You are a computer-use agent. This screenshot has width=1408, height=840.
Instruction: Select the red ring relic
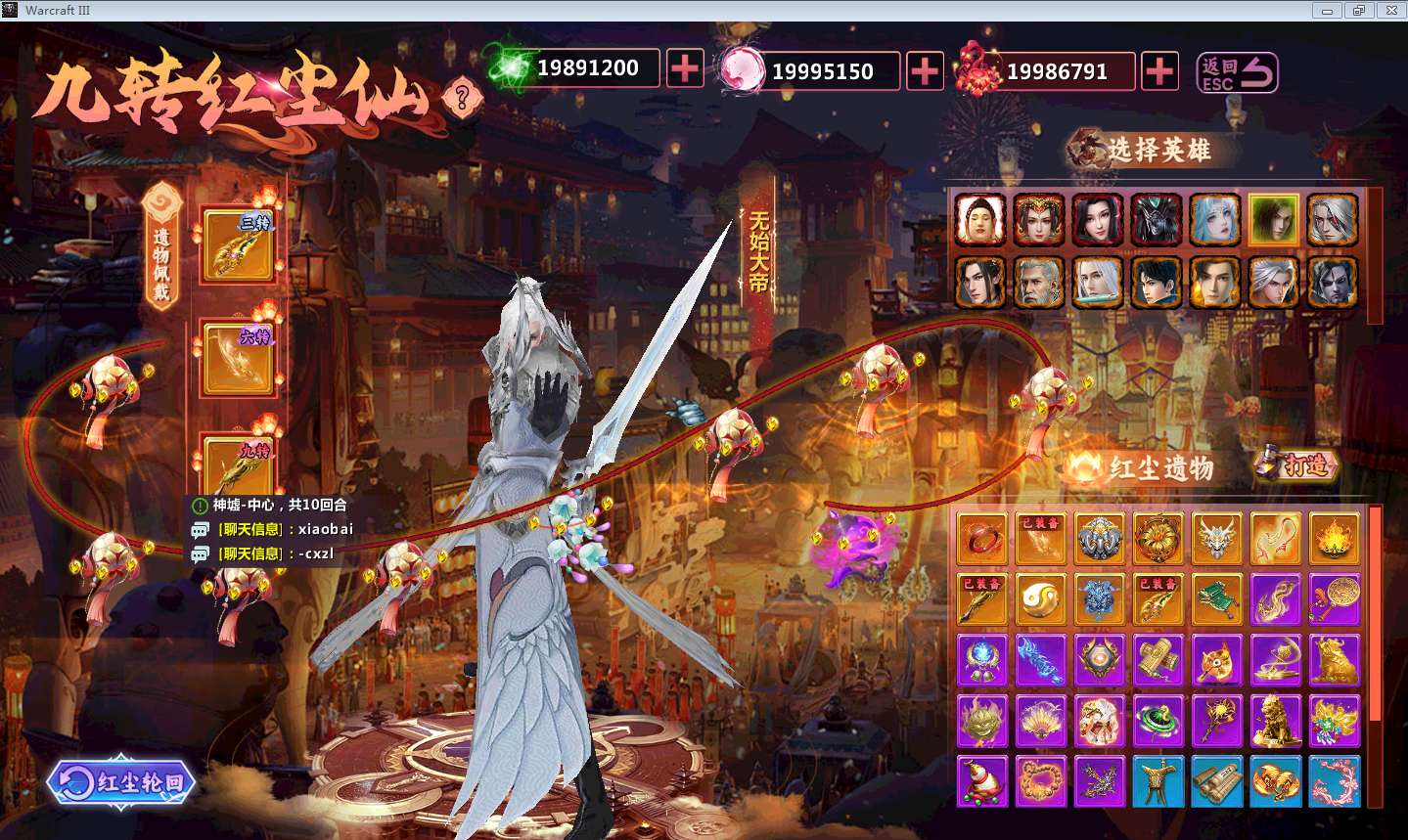pyautogui.click(x=981, y=539)
